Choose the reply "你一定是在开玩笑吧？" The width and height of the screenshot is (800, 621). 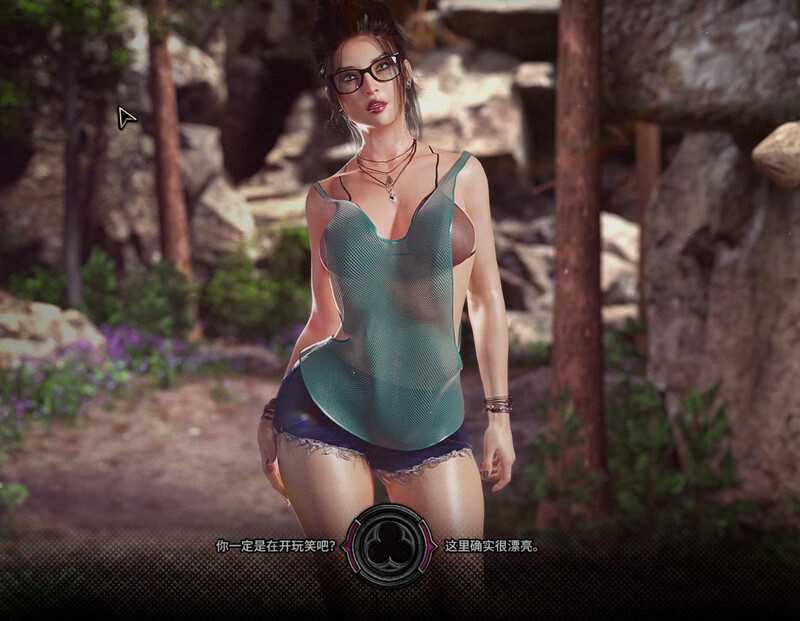[276, 546]
